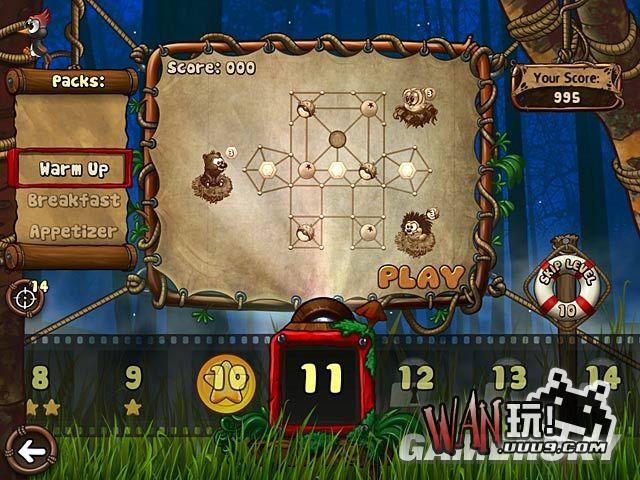The width and height of the screenshot is (640, 480).
Task: Select level 8 on the filmstrip
Action: tap(41, 379)
